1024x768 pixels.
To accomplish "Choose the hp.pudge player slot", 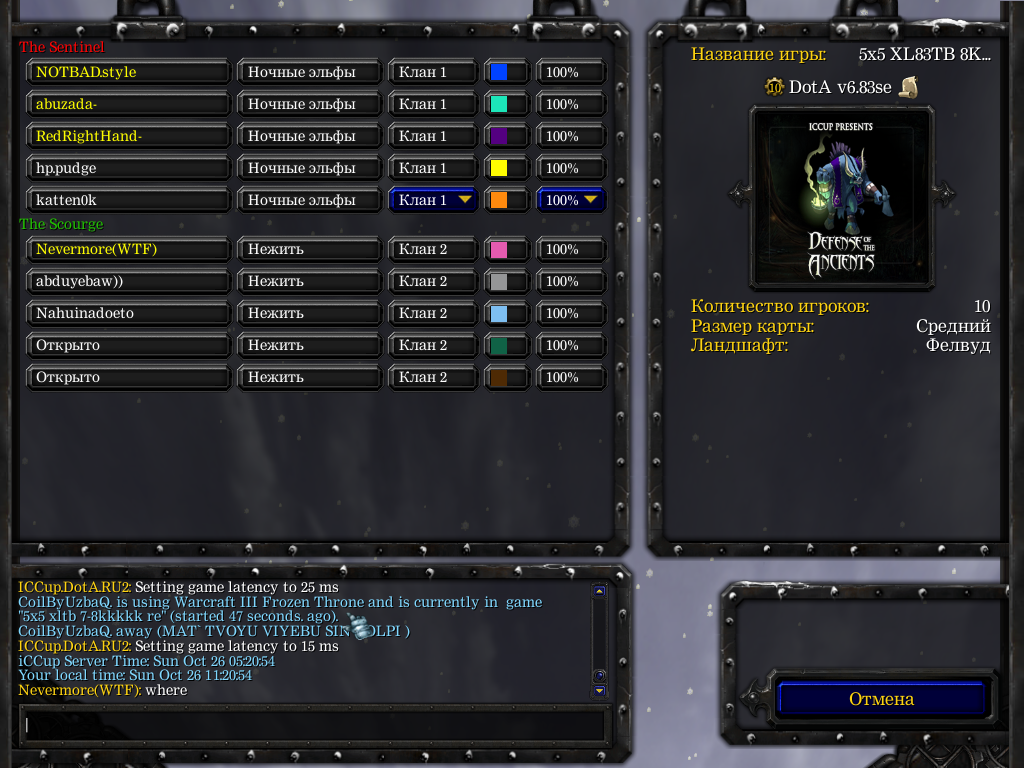I will coord(129,168).
